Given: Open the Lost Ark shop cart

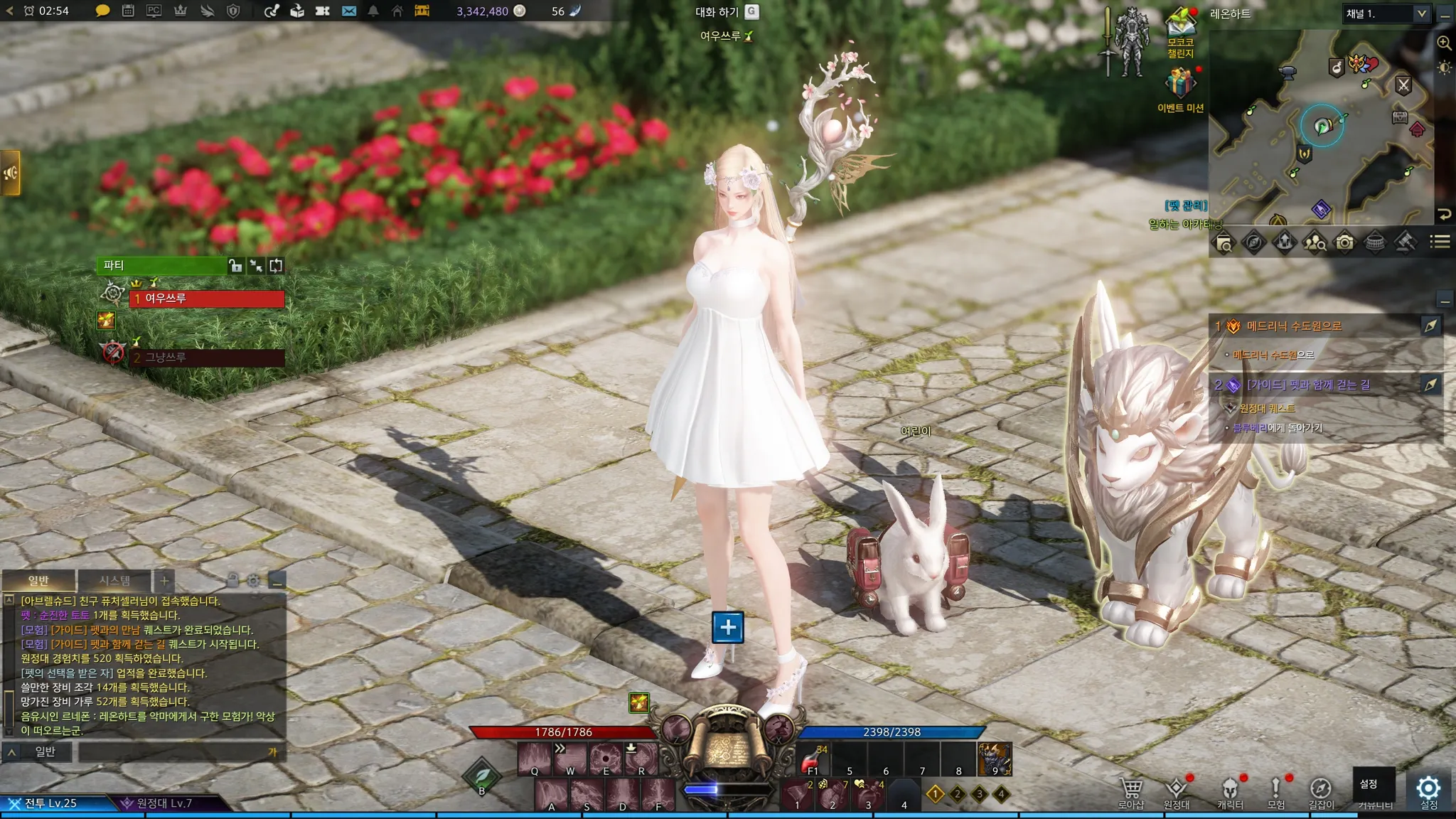Looking at the screenshot, I should pyautogui.click(x=1130, y=789).
